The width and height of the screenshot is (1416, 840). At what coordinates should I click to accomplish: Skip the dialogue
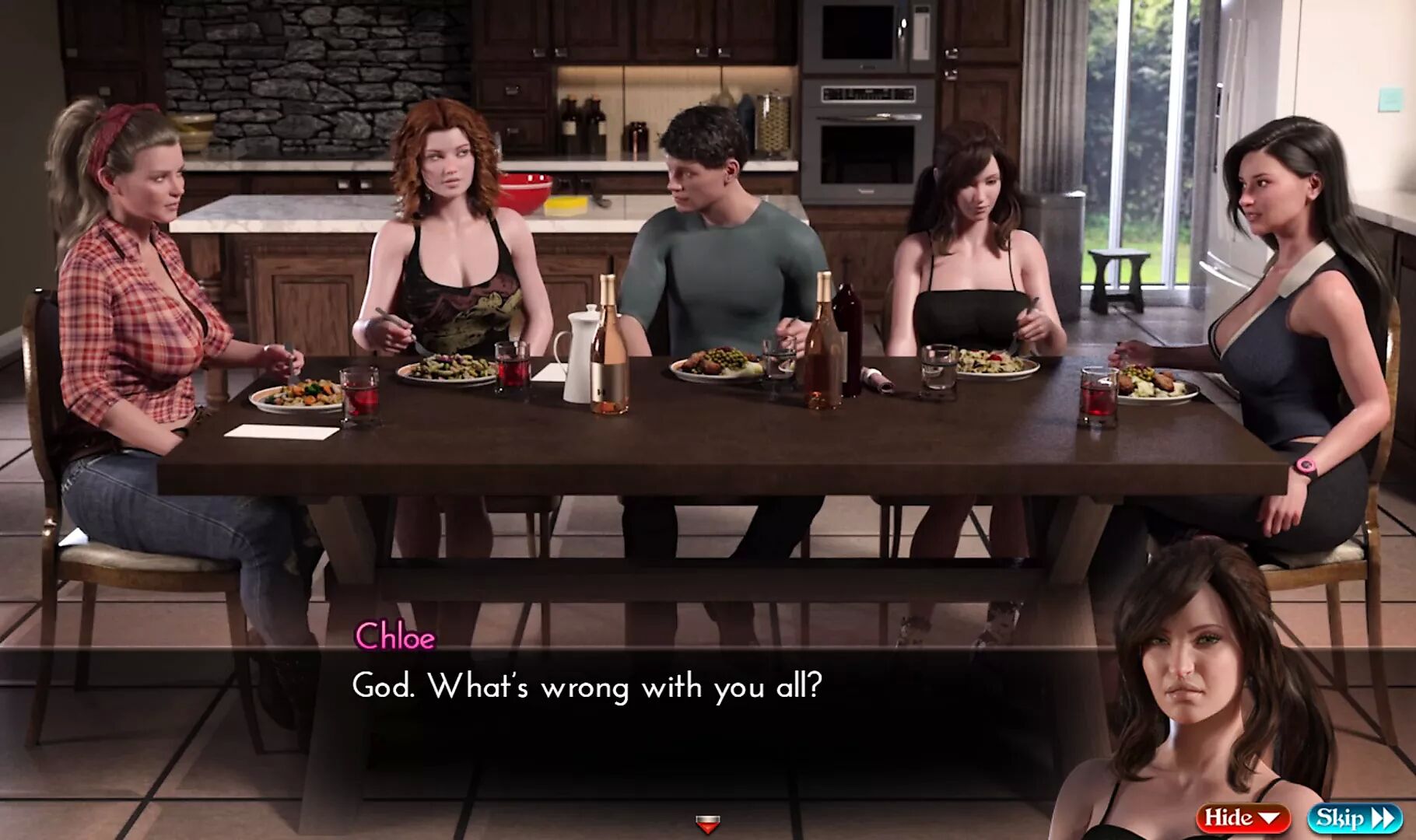point(1355,817)
